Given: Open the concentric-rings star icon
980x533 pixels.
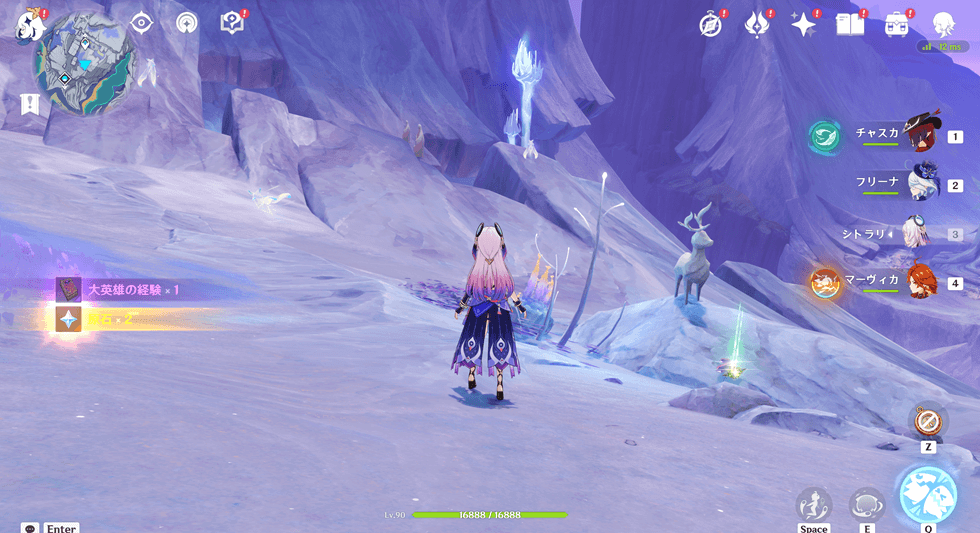Looking at the screenshot, I should pos(186,23).
